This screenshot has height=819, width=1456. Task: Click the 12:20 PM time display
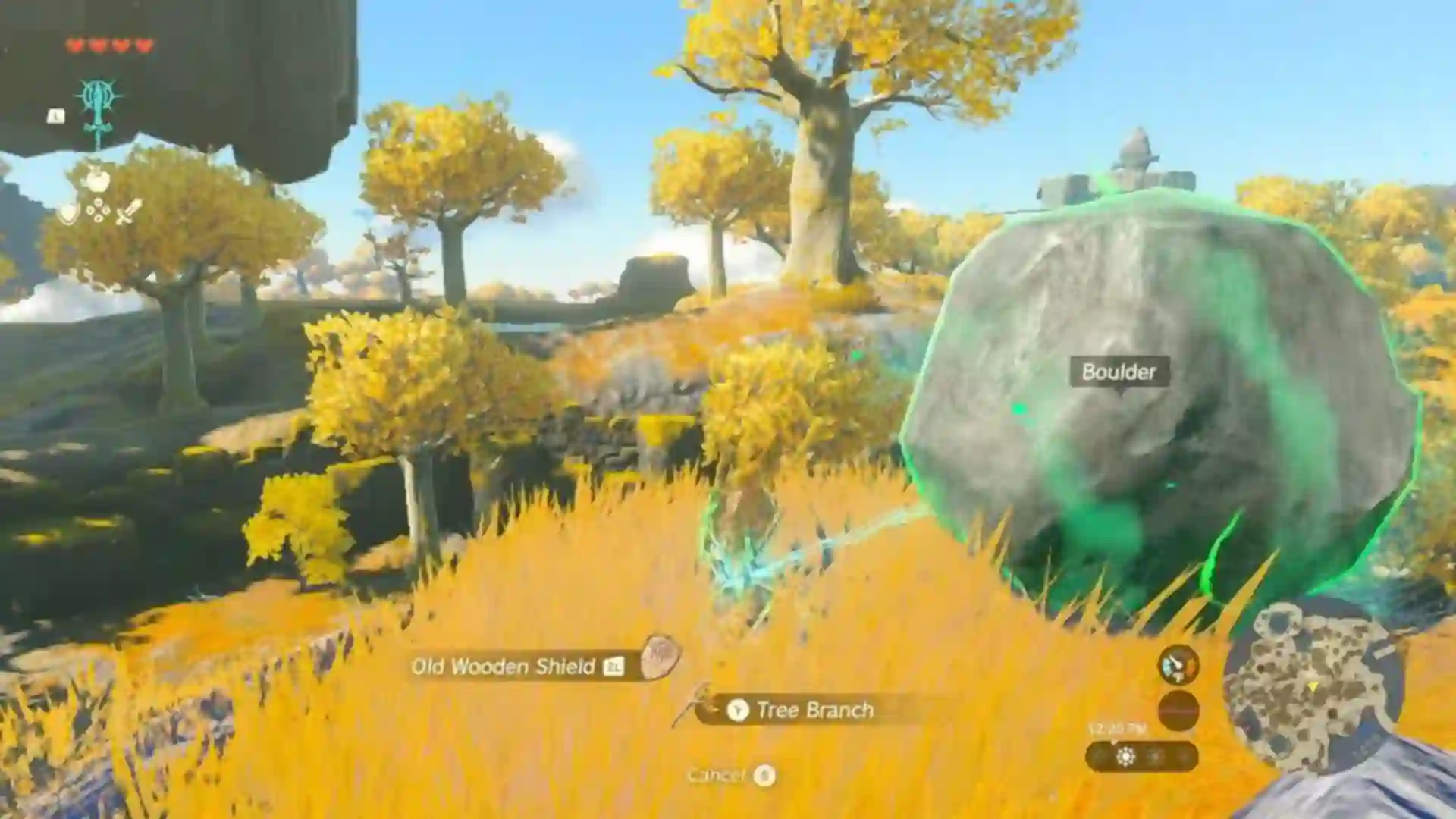pyautogui.click(x=1116, y=728)
